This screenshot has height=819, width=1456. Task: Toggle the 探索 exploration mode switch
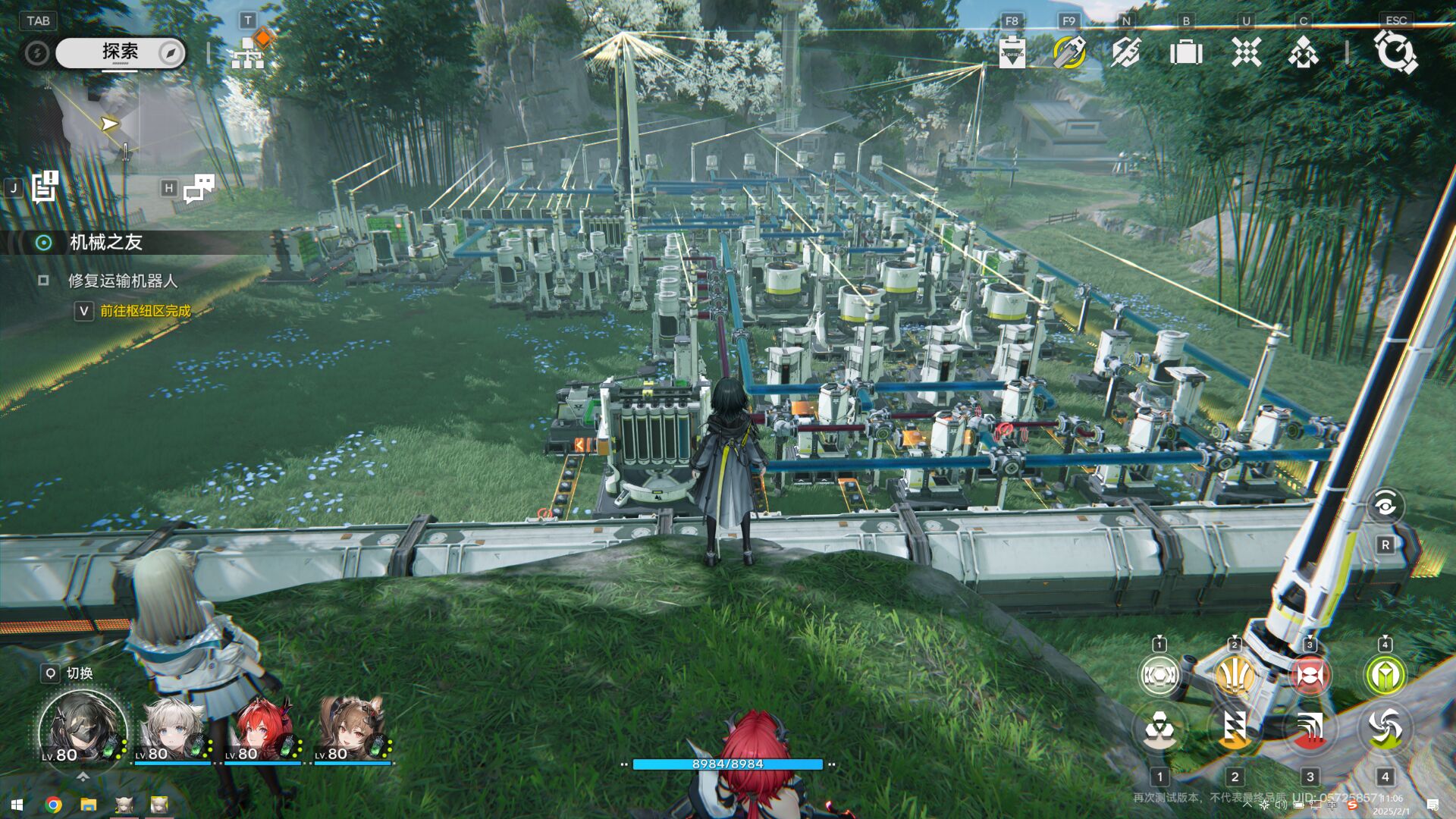(x=120, y=52)
